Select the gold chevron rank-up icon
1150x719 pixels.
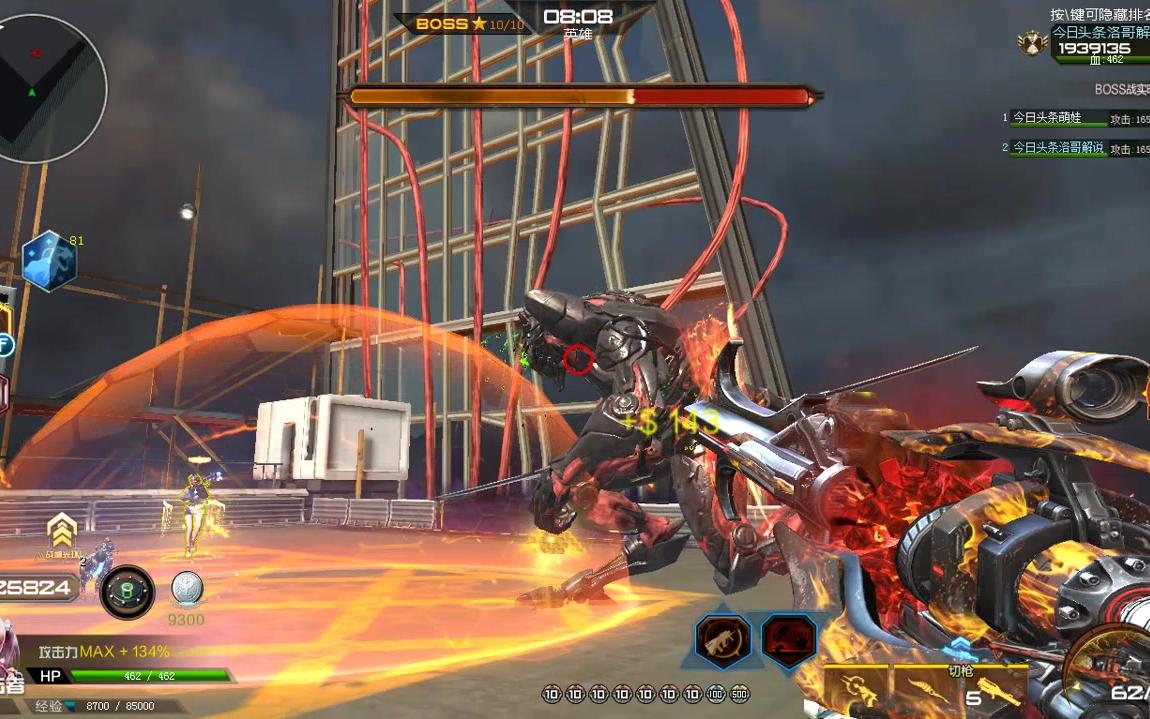click(62, 530)
